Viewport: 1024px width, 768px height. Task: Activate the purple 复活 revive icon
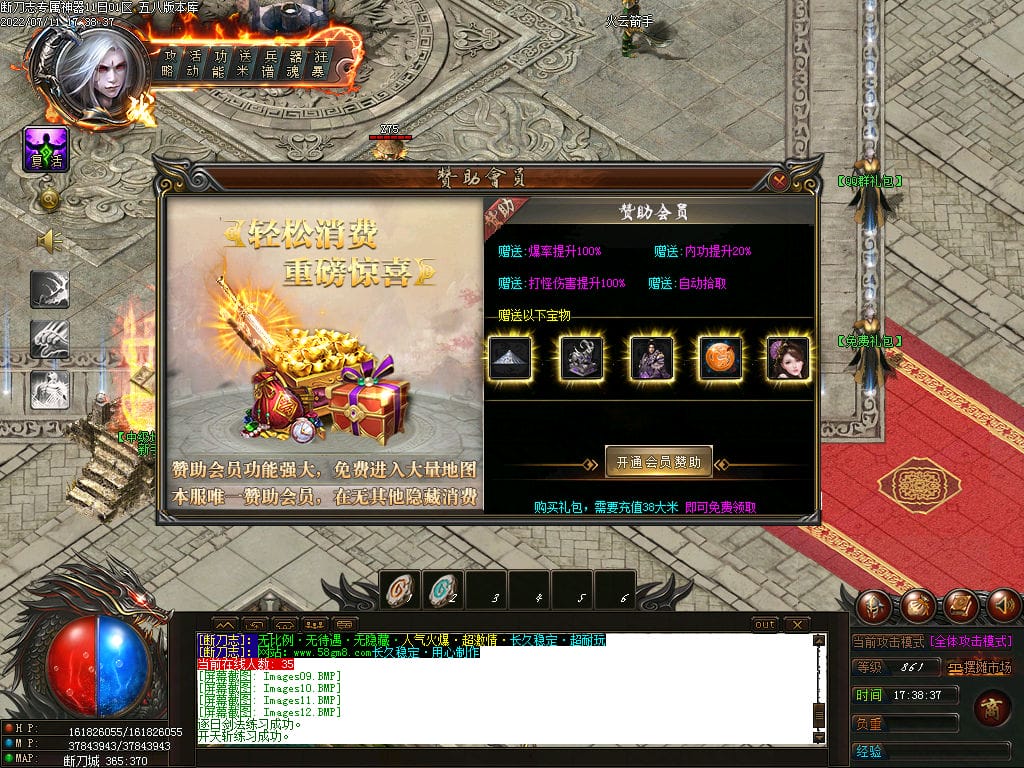pyautogui.click(x=46, y=150)
